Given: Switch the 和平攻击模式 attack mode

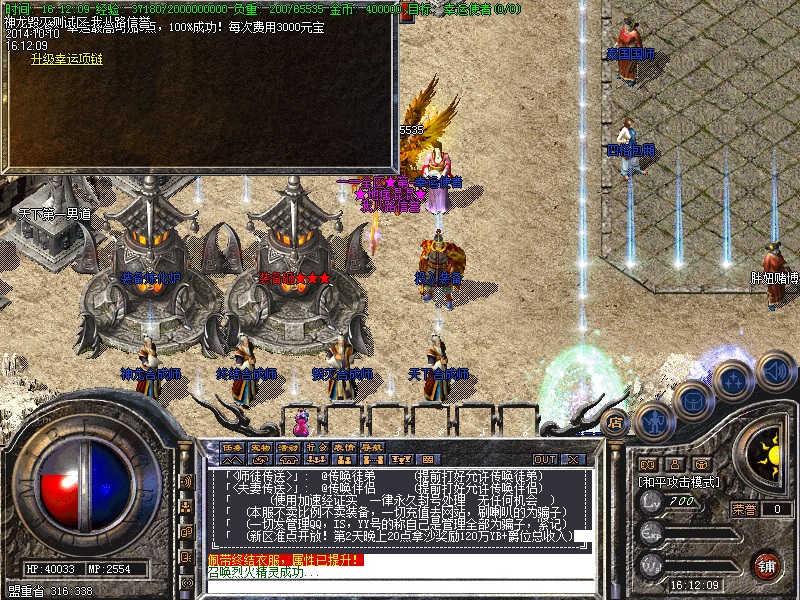Looking at the screenshot, I should point(679,481).
